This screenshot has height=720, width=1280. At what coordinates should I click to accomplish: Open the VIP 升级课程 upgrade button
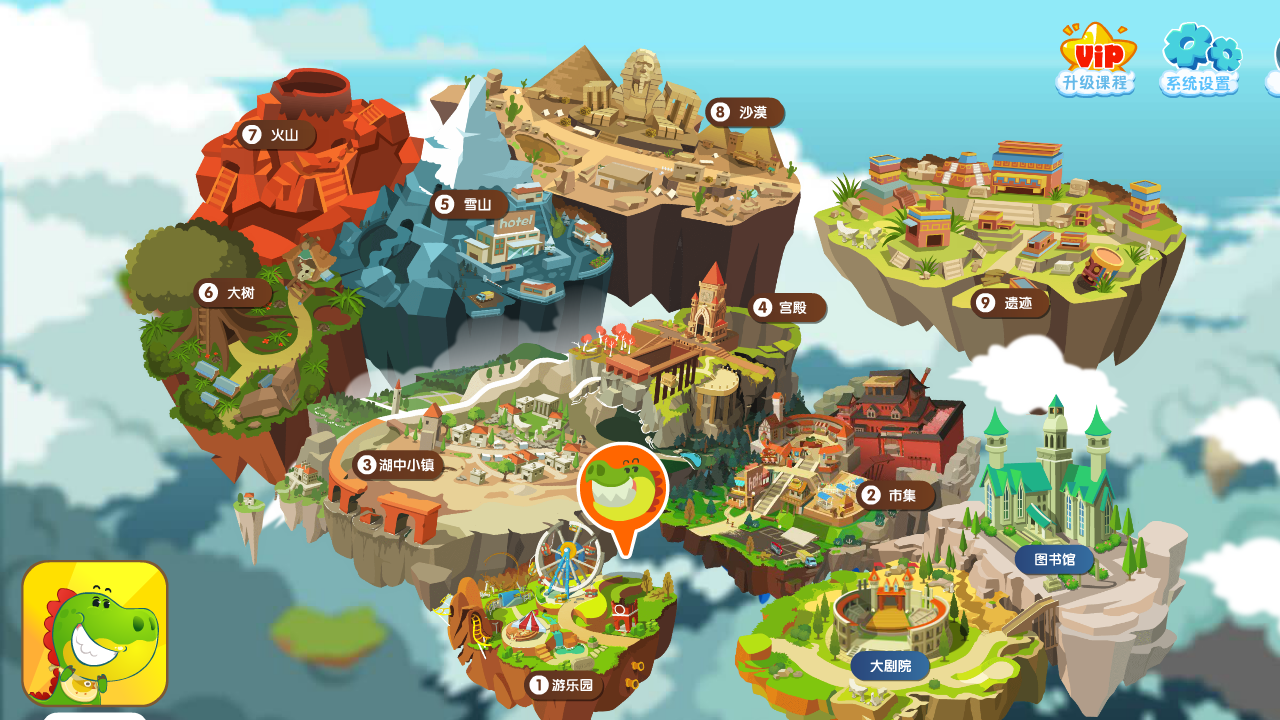[1096, 60]
